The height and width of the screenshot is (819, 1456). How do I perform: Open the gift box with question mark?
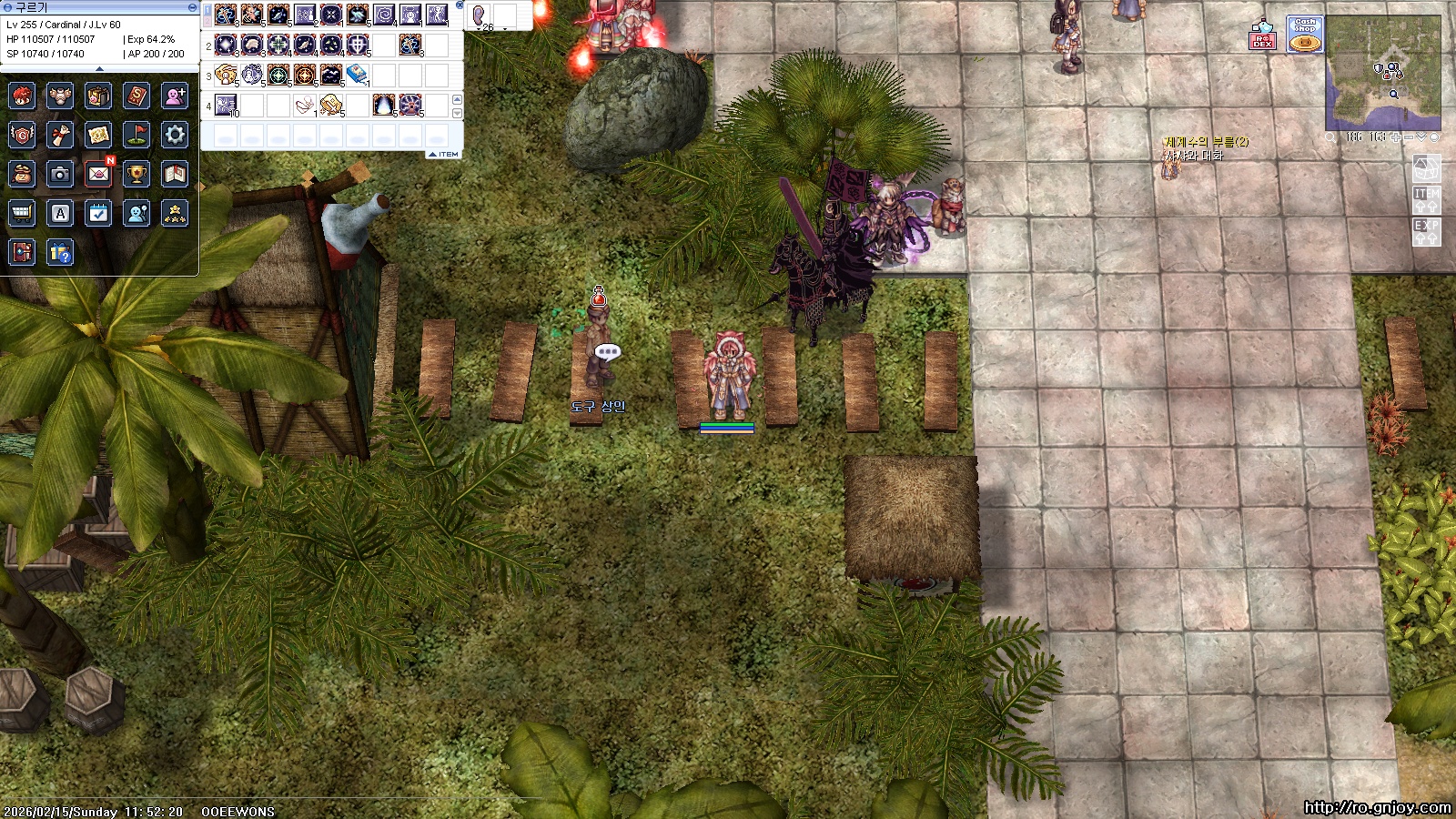[x=60, y=252]
